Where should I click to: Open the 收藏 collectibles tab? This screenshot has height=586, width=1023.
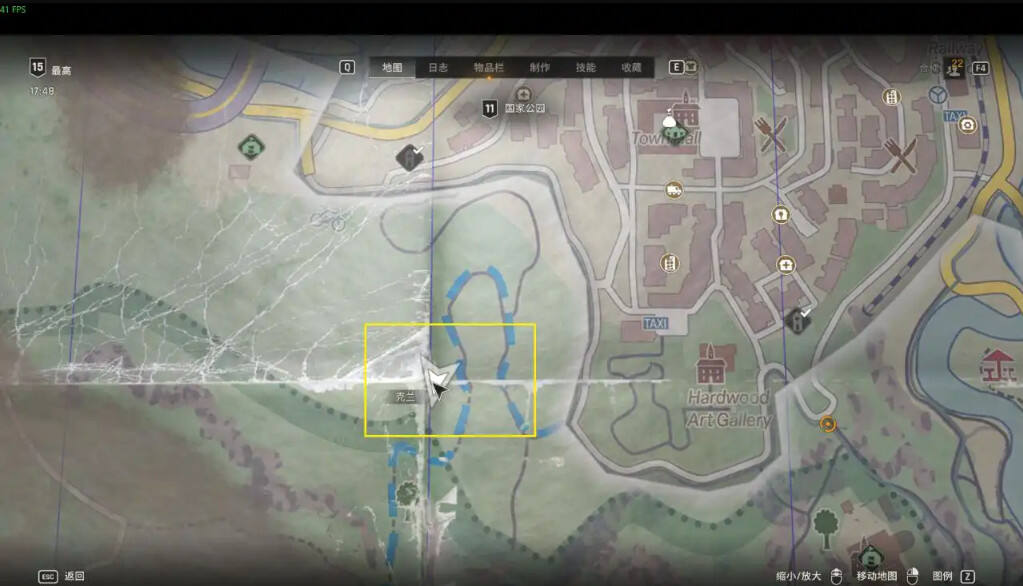(631, 68)
